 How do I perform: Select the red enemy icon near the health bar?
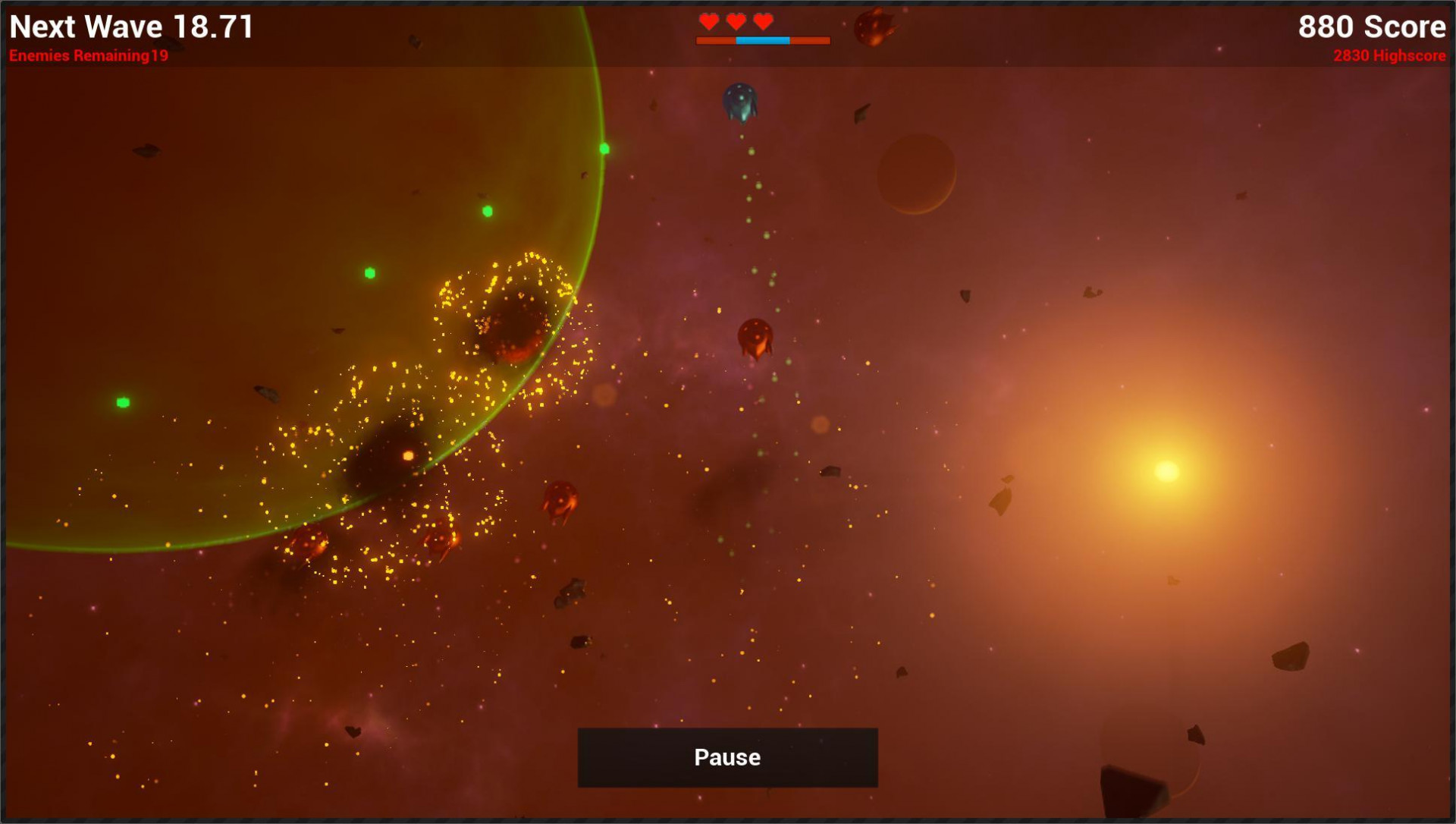coord(874,25)
